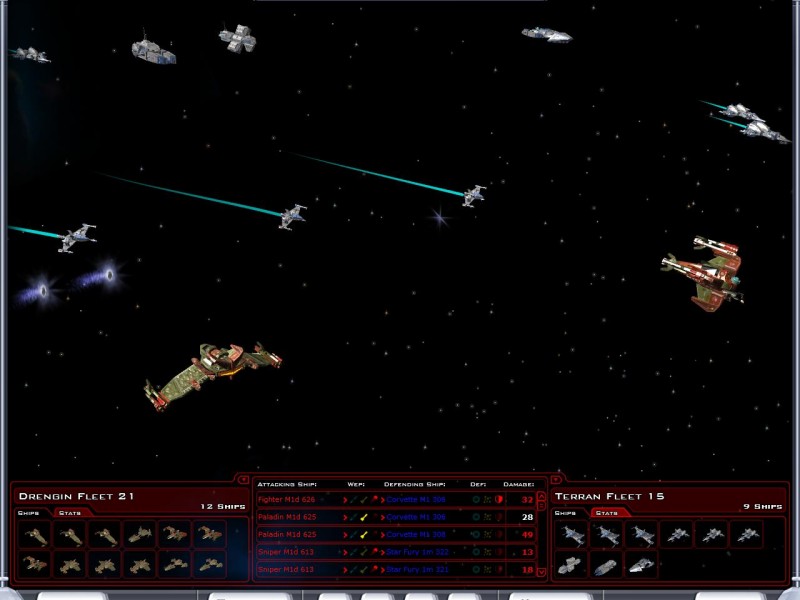
Task: Show the Terran Fleet Stats tab
Action: [604, 513]
